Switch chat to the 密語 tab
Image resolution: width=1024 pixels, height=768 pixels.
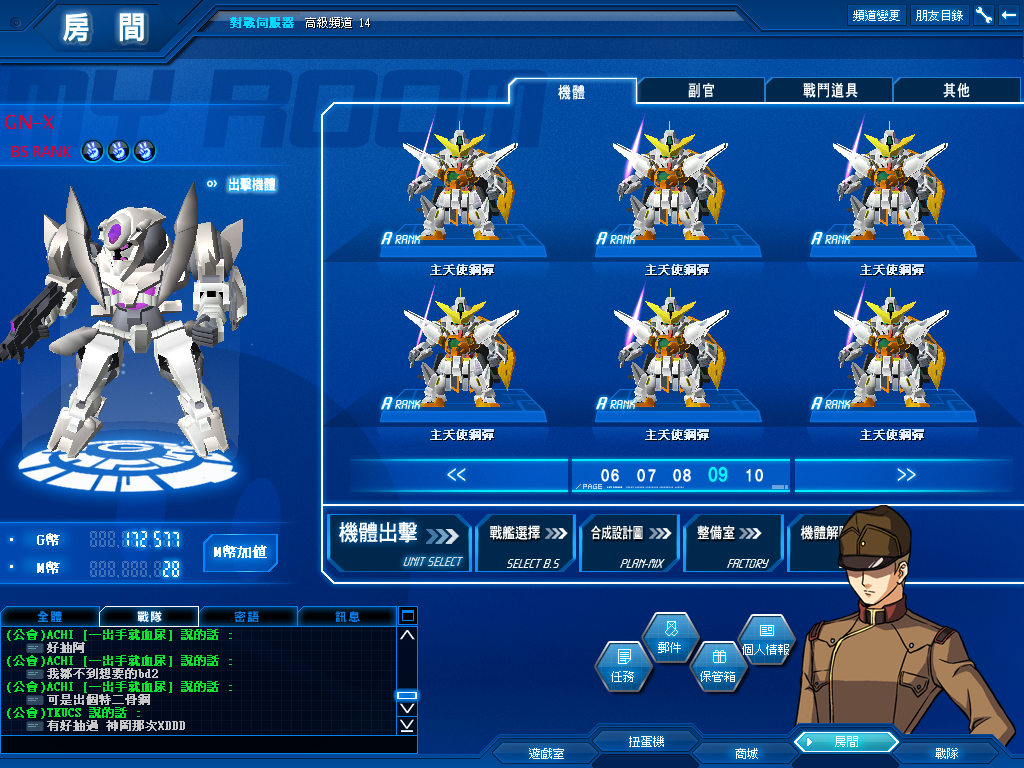pos(247,616)
